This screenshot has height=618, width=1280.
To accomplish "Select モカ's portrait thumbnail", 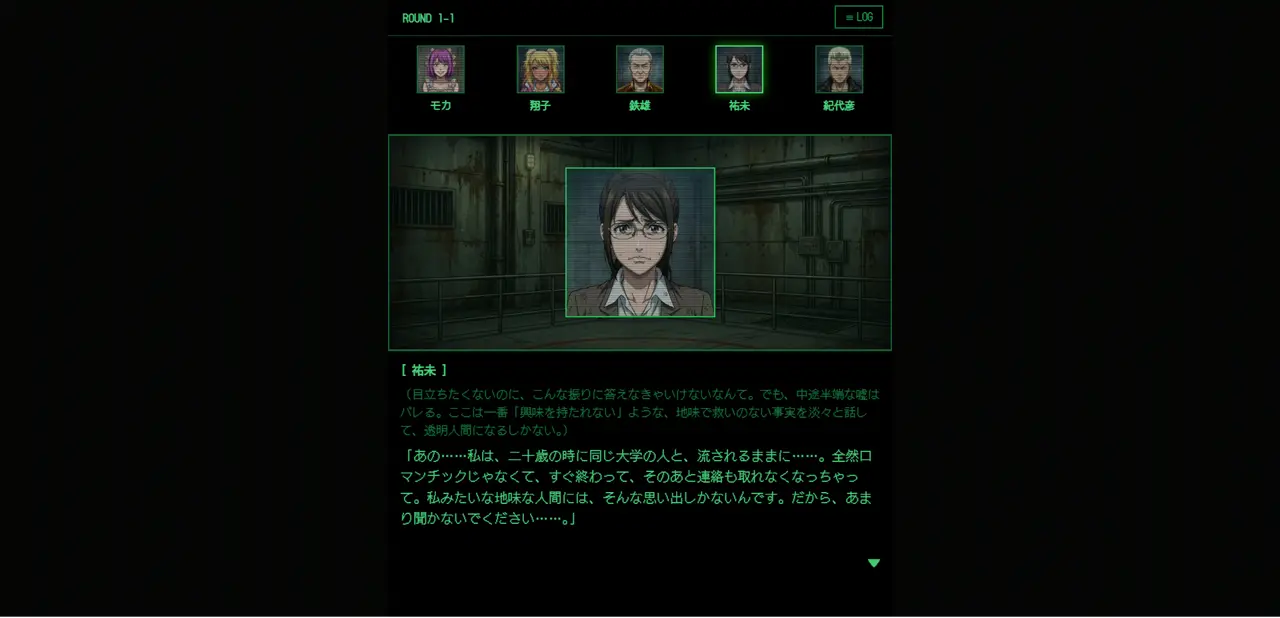I will (x=440, y=69).
